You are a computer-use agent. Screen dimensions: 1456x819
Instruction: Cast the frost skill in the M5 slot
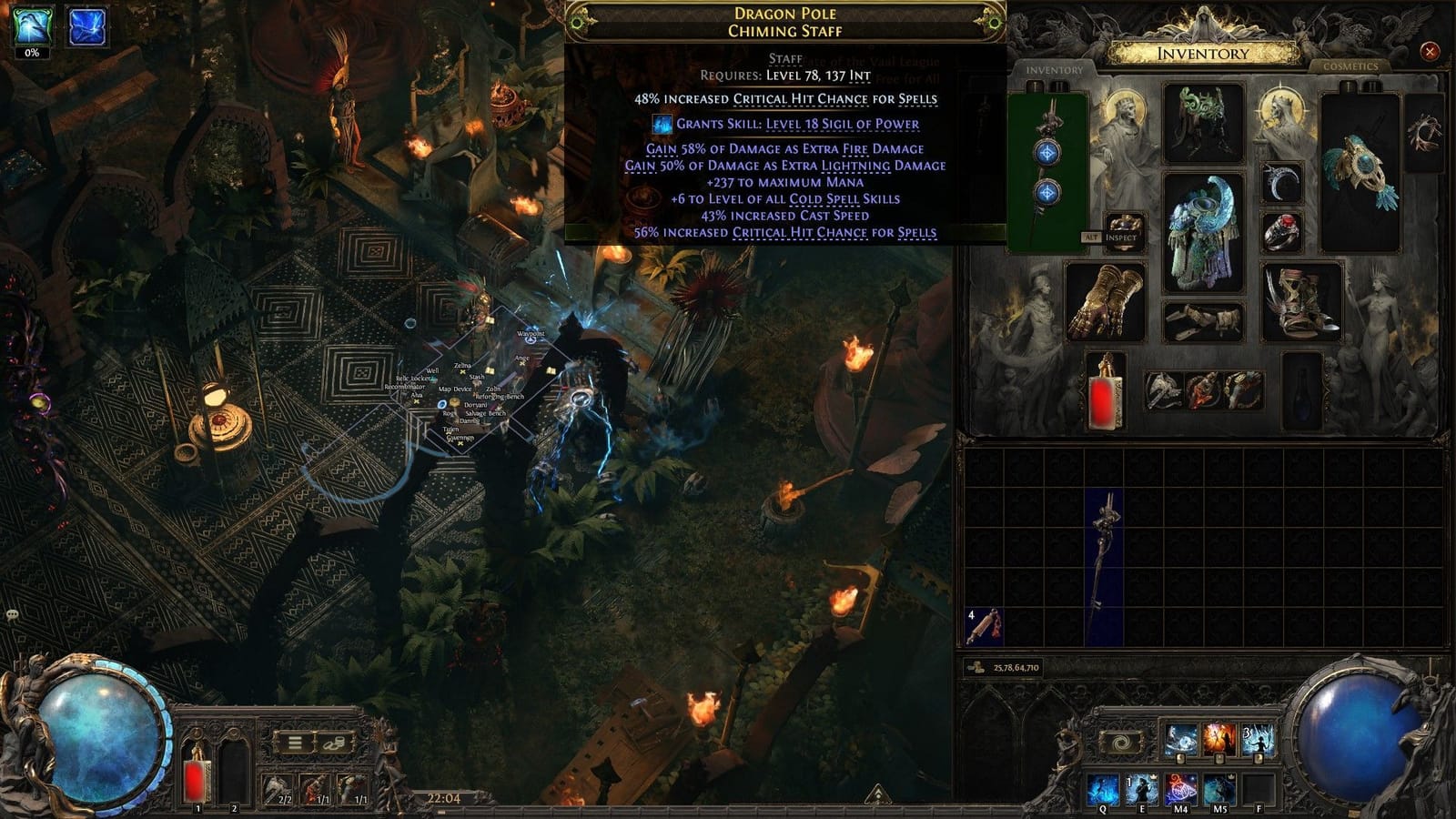[x=1218, y=788]
